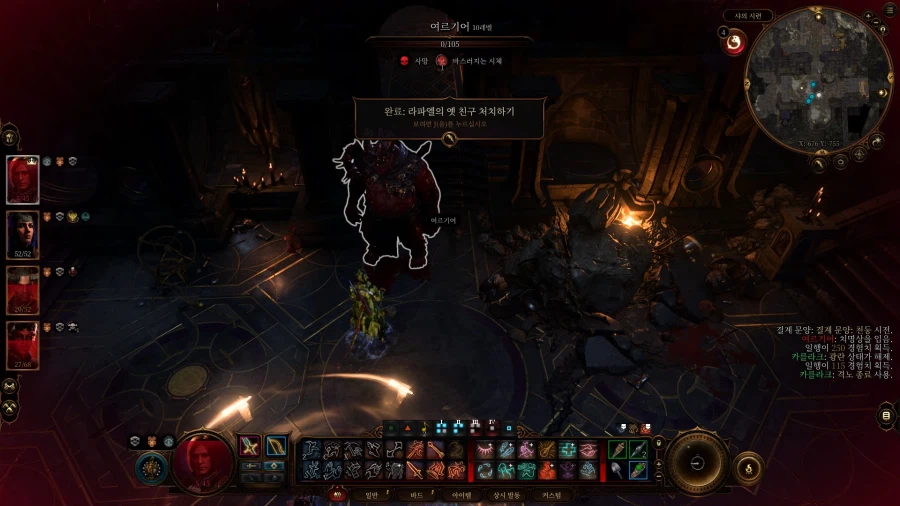Switch hotbar to the 바드 tab
The height and width of the screenshot is (506, 900).
coord(417,495)
